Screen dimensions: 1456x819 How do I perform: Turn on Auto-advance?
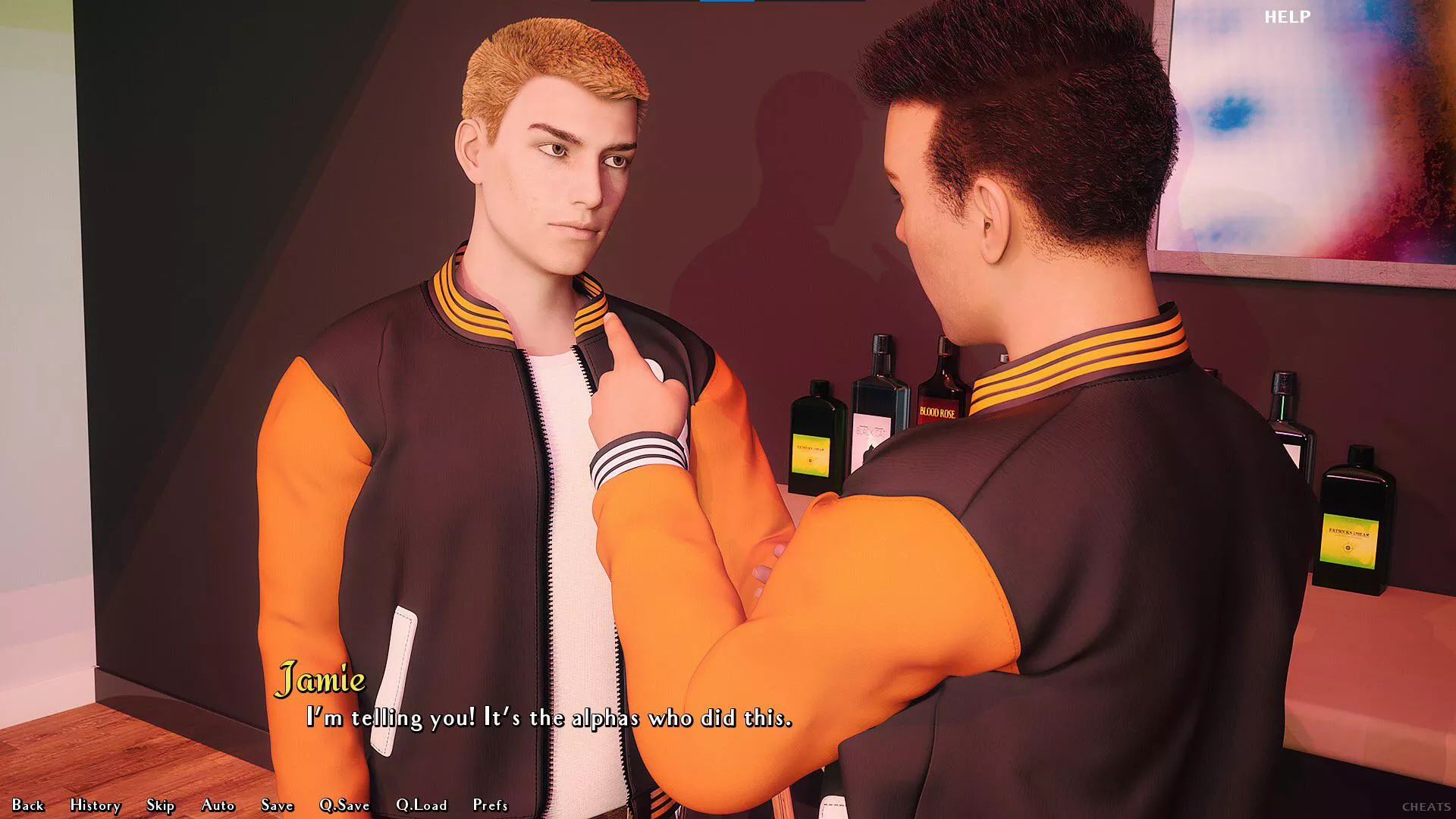tap(218, 805)
